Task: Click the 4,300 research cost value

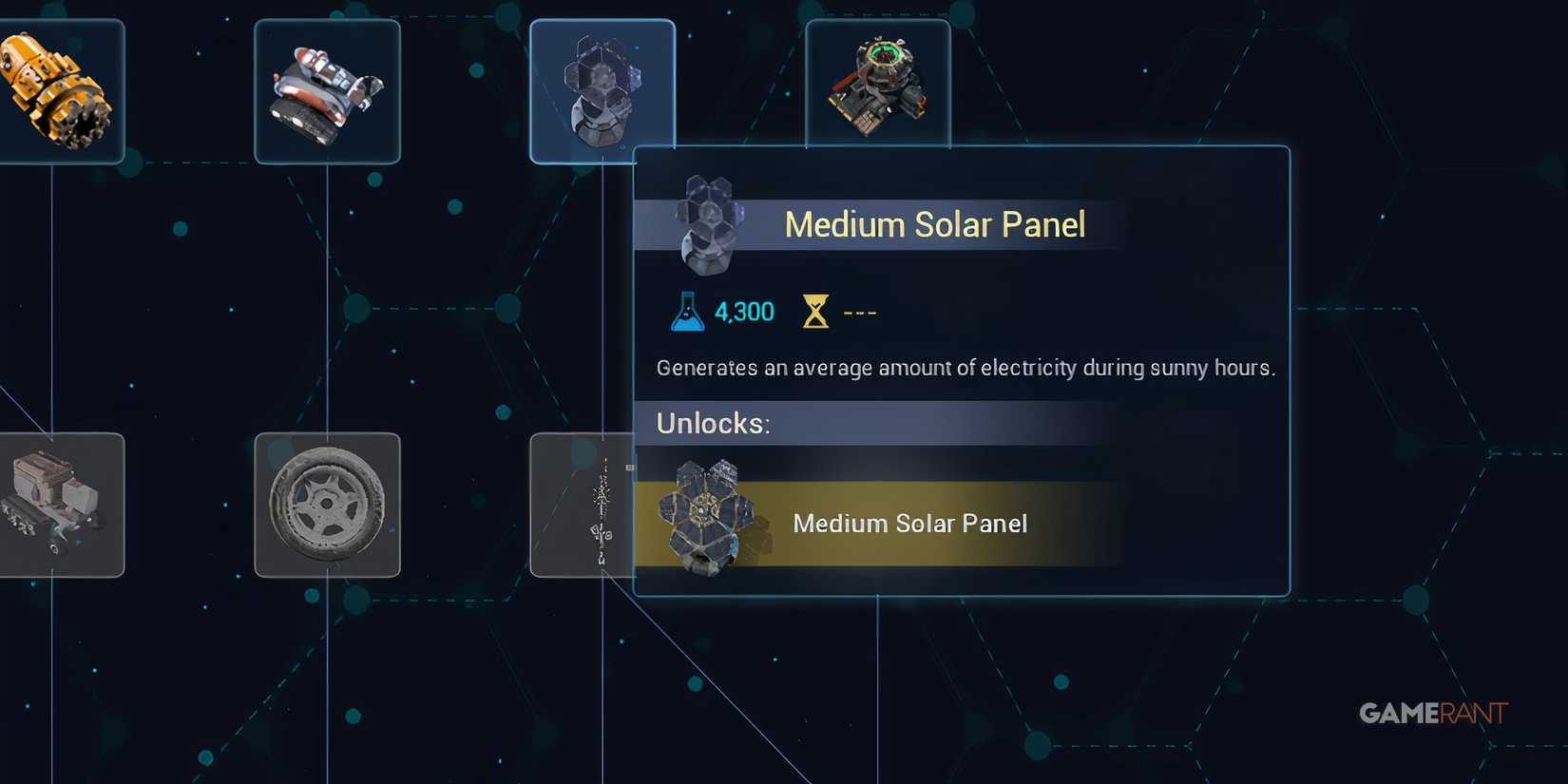Action: 743,311
